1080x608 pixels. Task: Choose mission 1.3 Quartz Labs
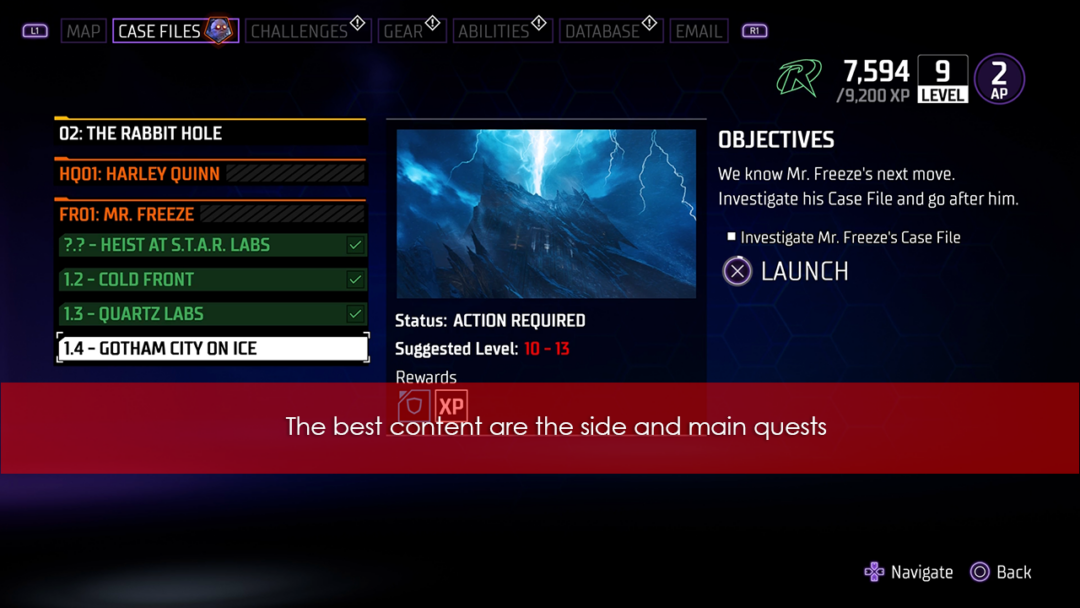pos(212,314)
